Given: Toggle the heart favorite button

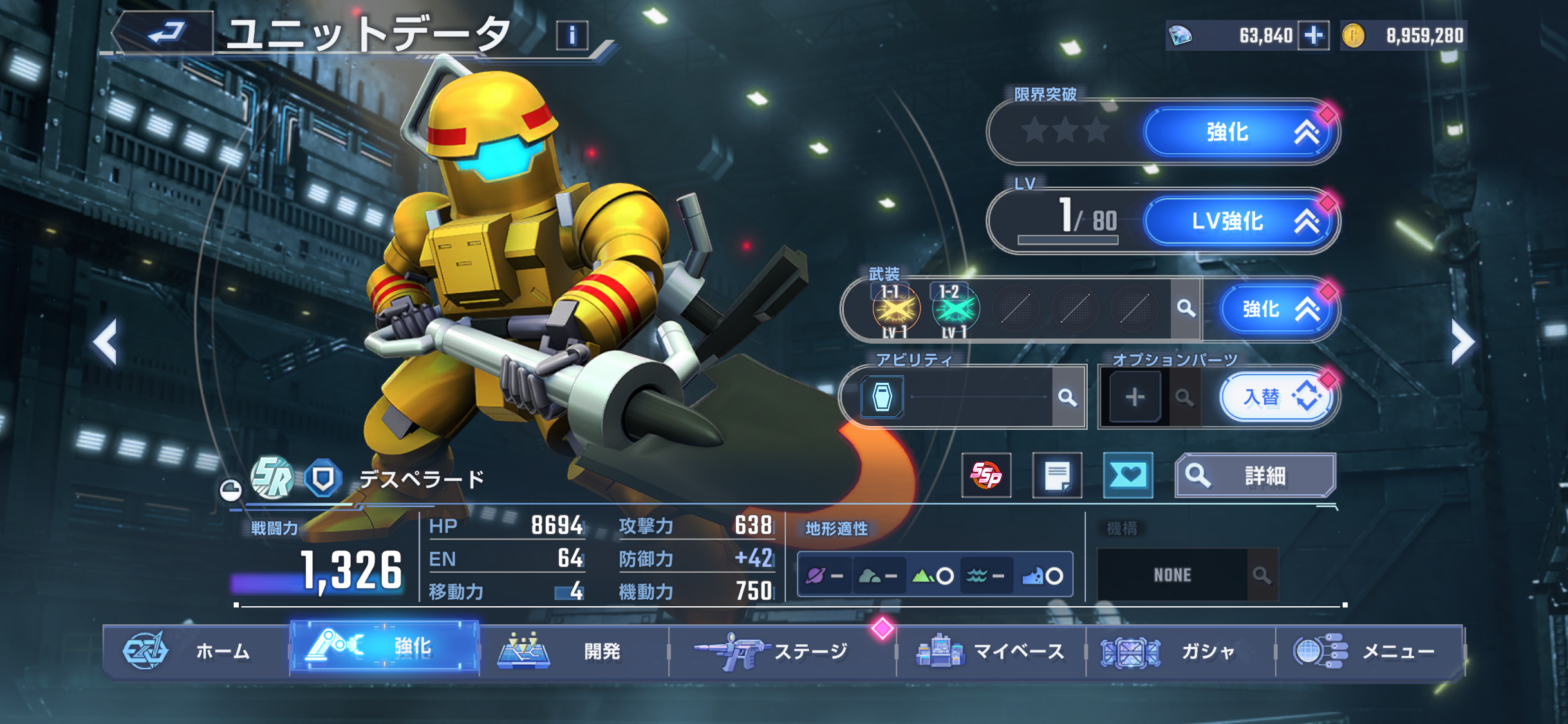Looking at the screenshot, I should click(x=1128, y=476).
